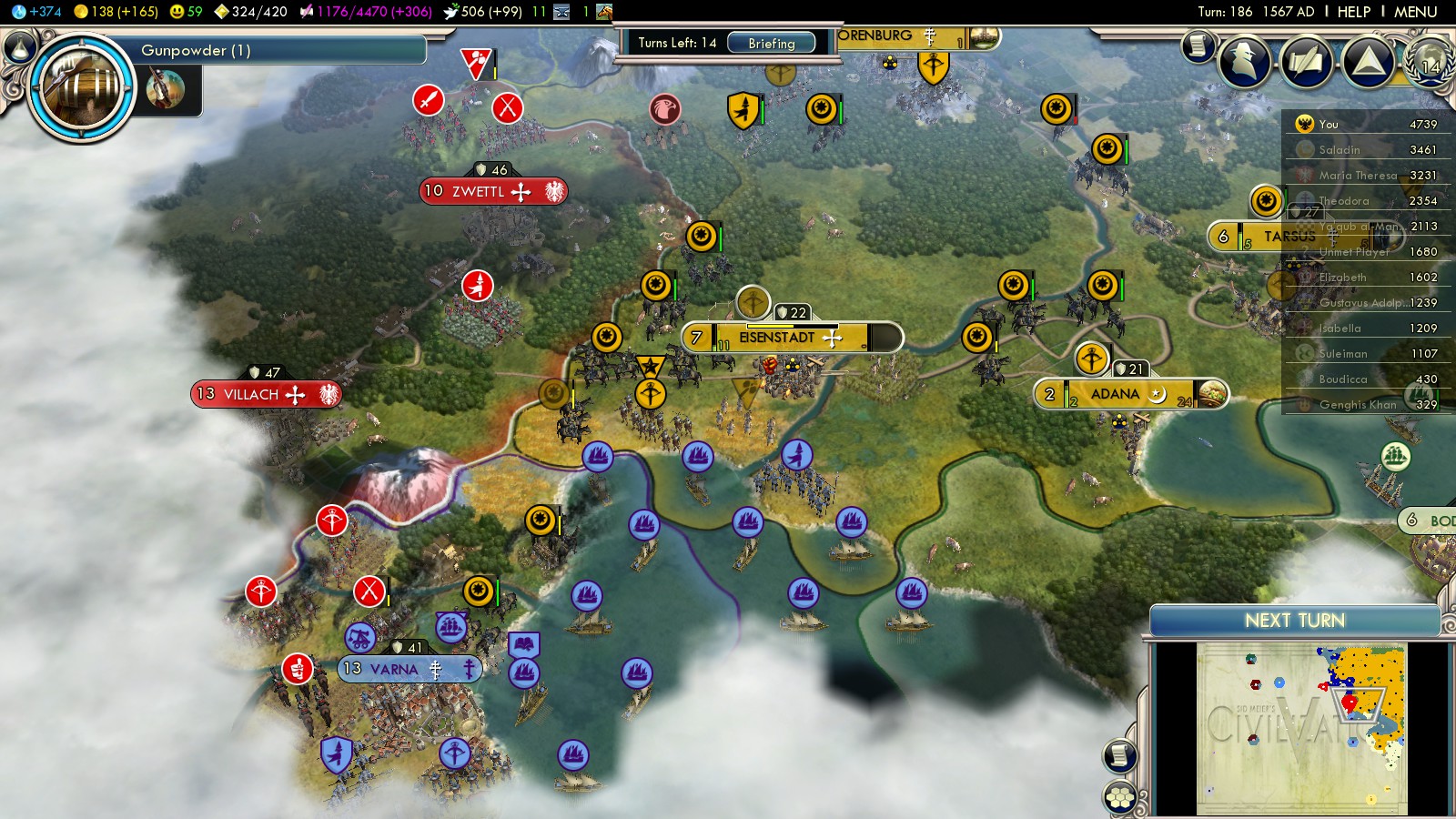The image size is (1456, 819).
Task: Open the scroll menu beside the spy icon
Action: [x=1198, y=45]
